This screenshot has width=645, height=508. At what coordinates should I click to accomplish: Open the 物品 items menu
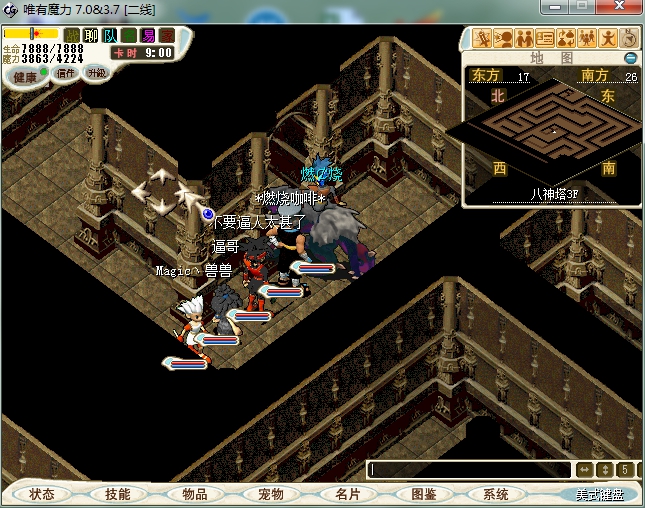pos(194,494)
